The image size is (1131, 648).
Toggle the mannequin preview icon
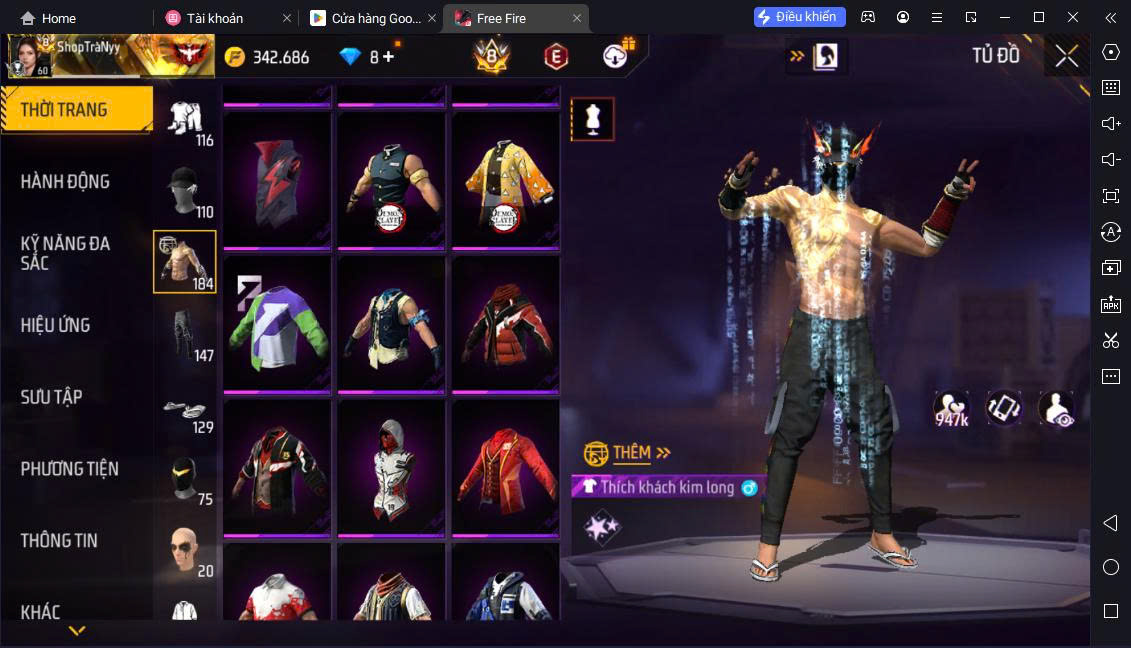coord(592,120)
